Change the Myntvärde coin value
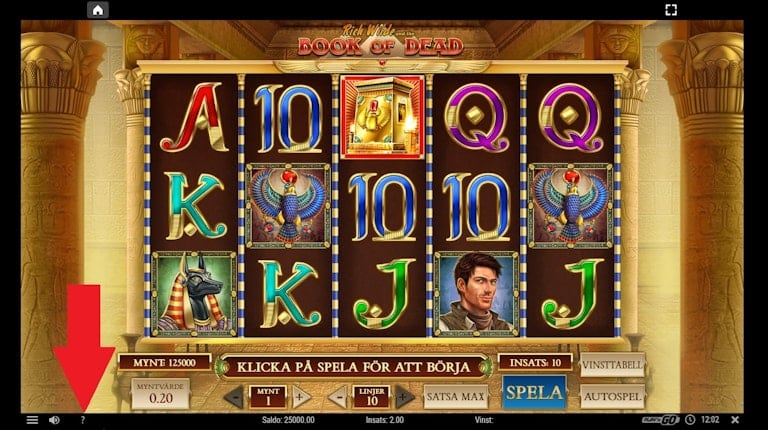The height and width of the screenshot is (430, 768). 160,393
